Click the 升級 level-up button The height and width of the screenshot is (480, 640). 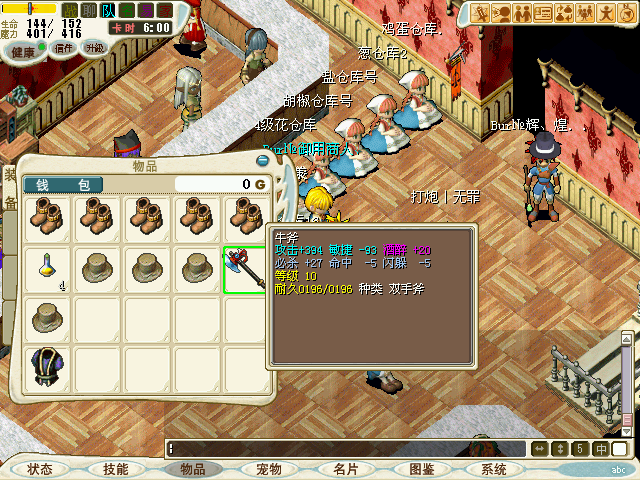tap(95, 48)
